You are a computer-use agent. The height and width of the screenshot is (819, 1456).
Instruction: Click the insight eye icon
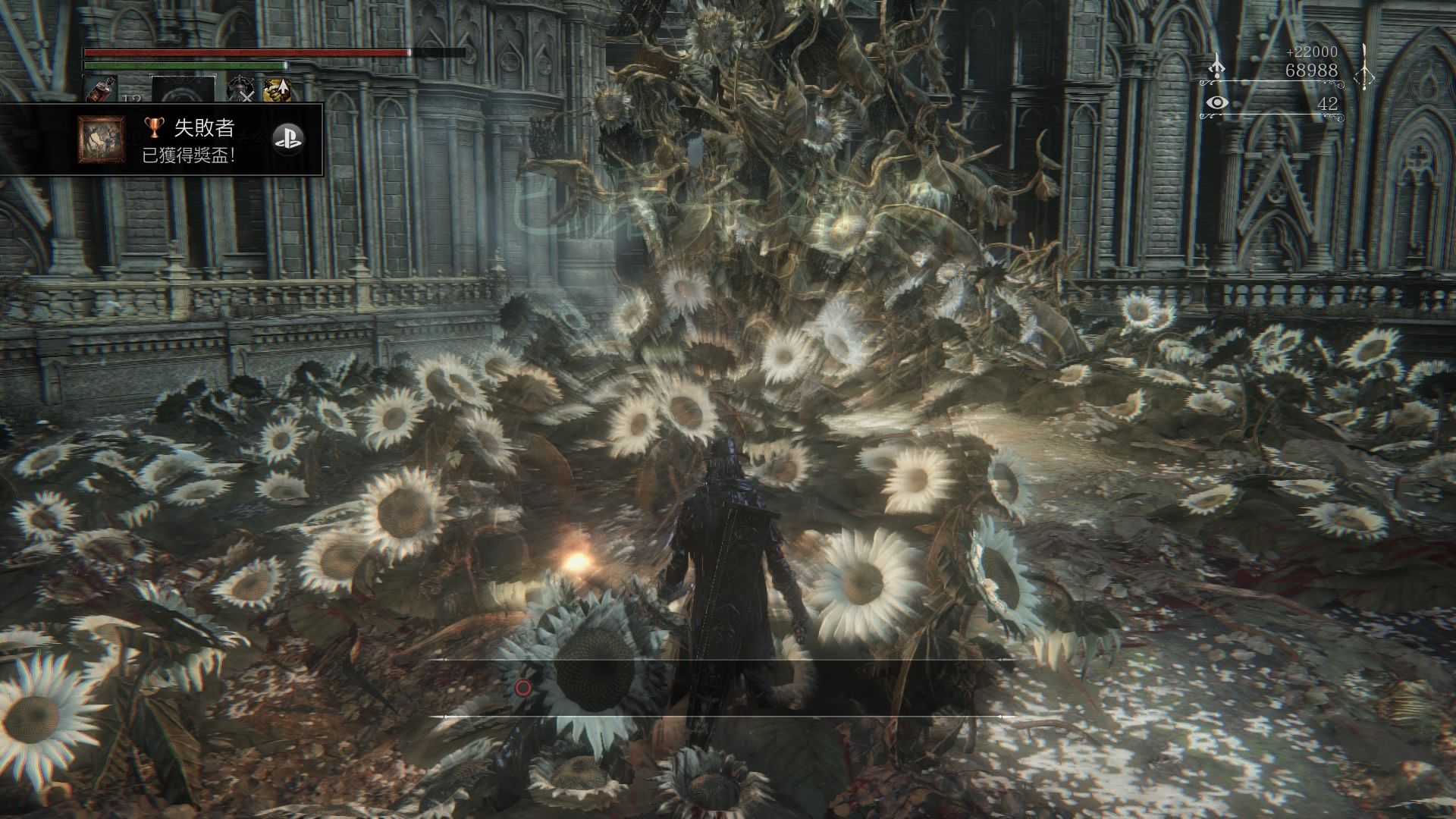pyautogui.click(x=1216, y=102)
